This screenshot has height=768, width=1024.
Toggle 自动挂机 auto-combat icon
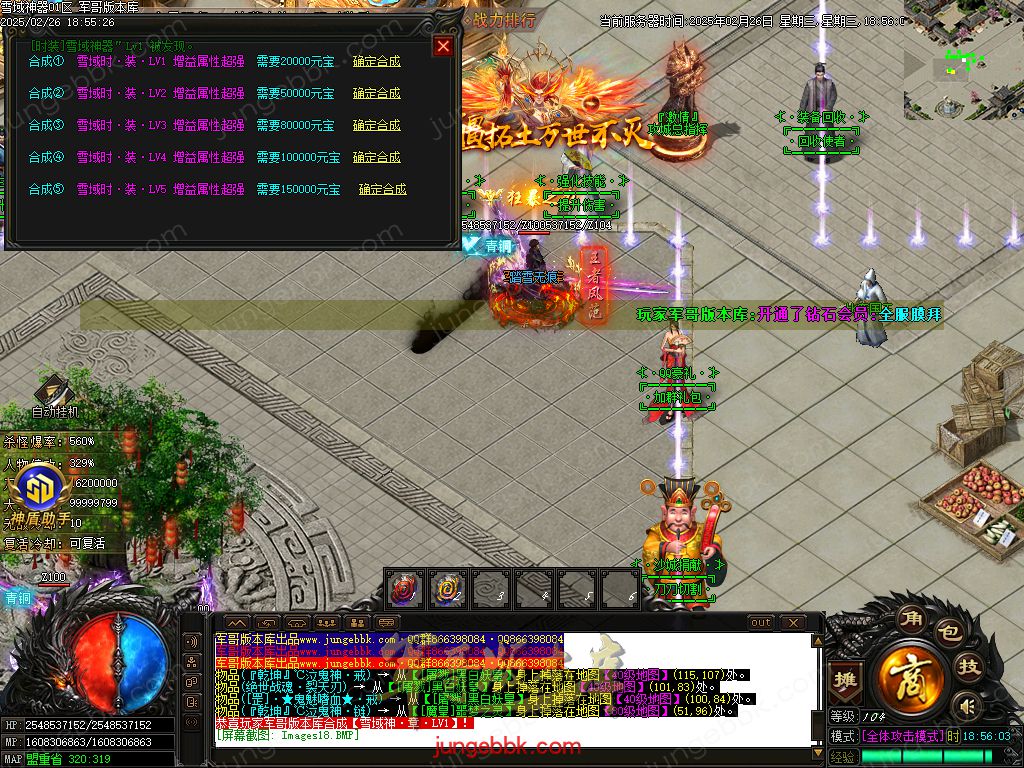click(x=54, y=394)
